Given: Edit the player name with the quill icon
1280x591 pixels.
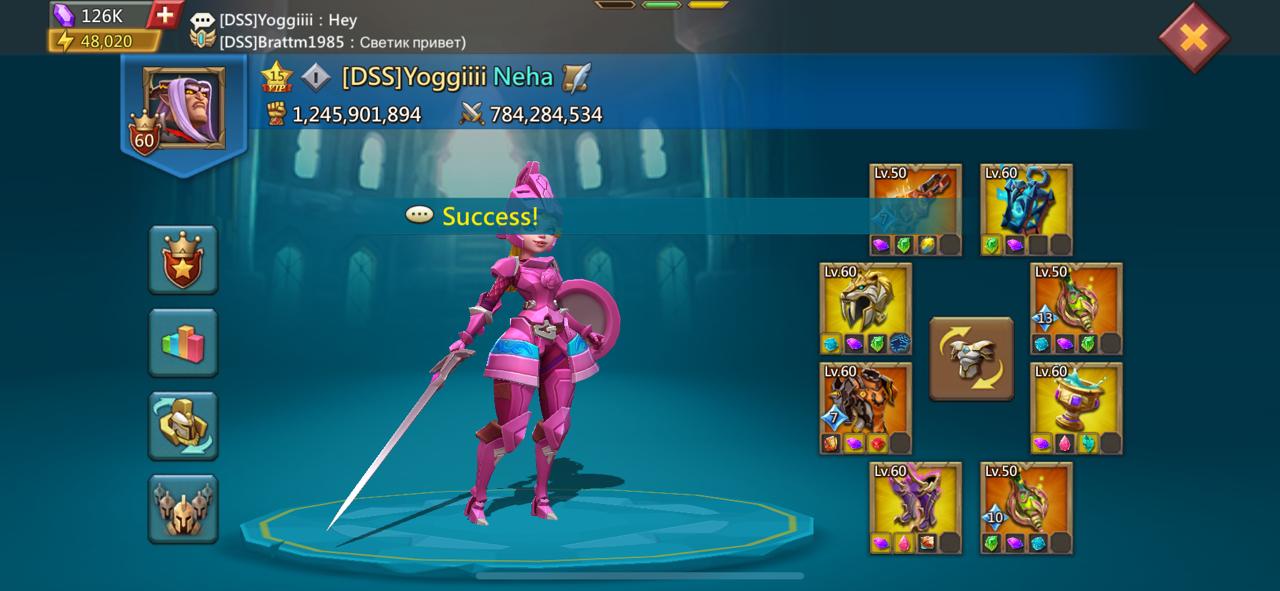Looking at the screenshot, I should coord(576,77).
